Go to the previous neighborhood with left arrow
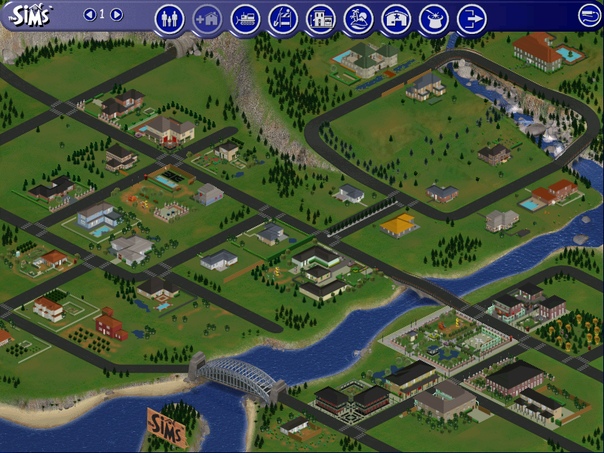The image size is (604, 453). tap(89, 15)
